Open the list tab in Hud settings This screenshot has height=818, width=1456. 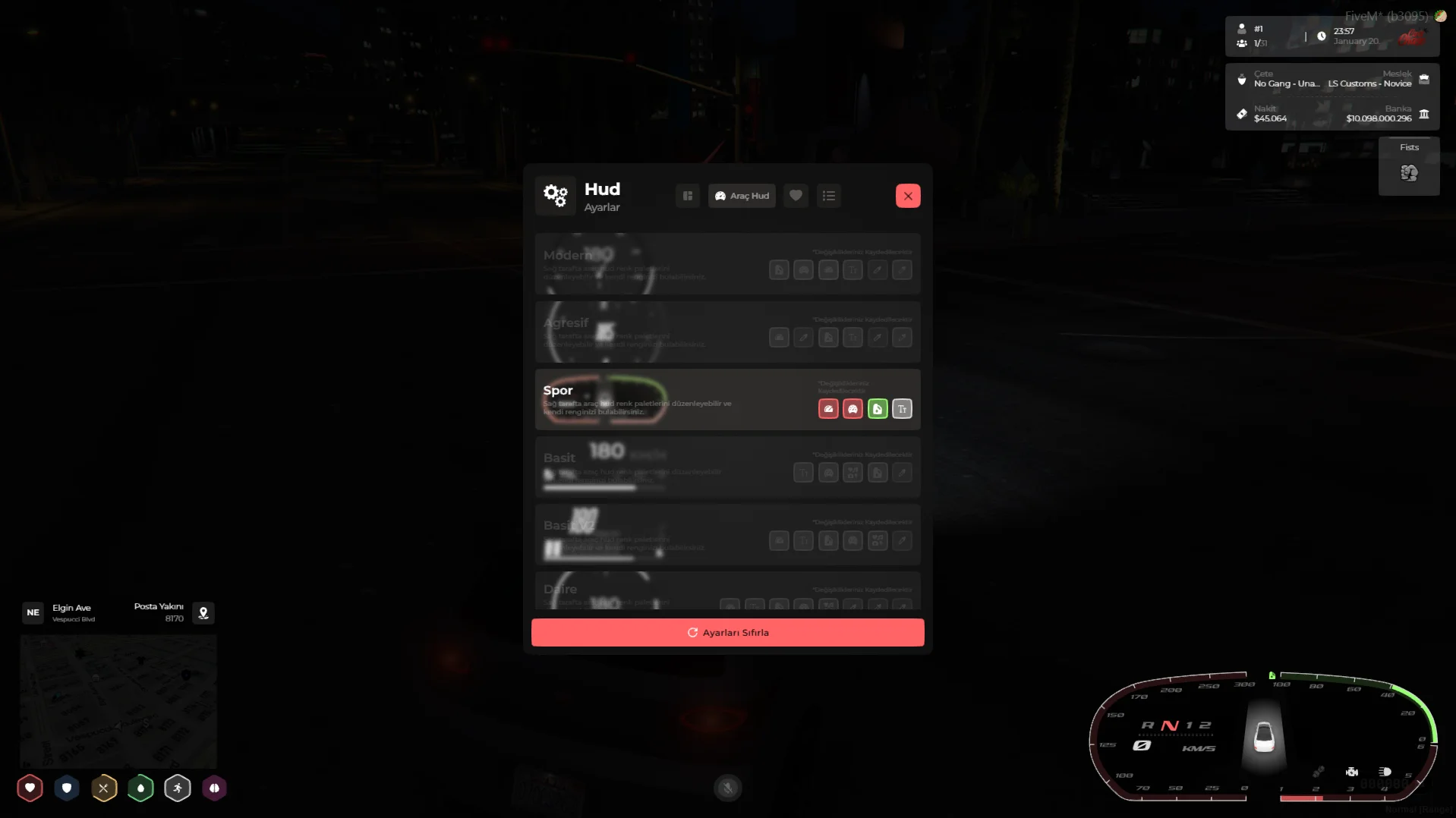828,196
